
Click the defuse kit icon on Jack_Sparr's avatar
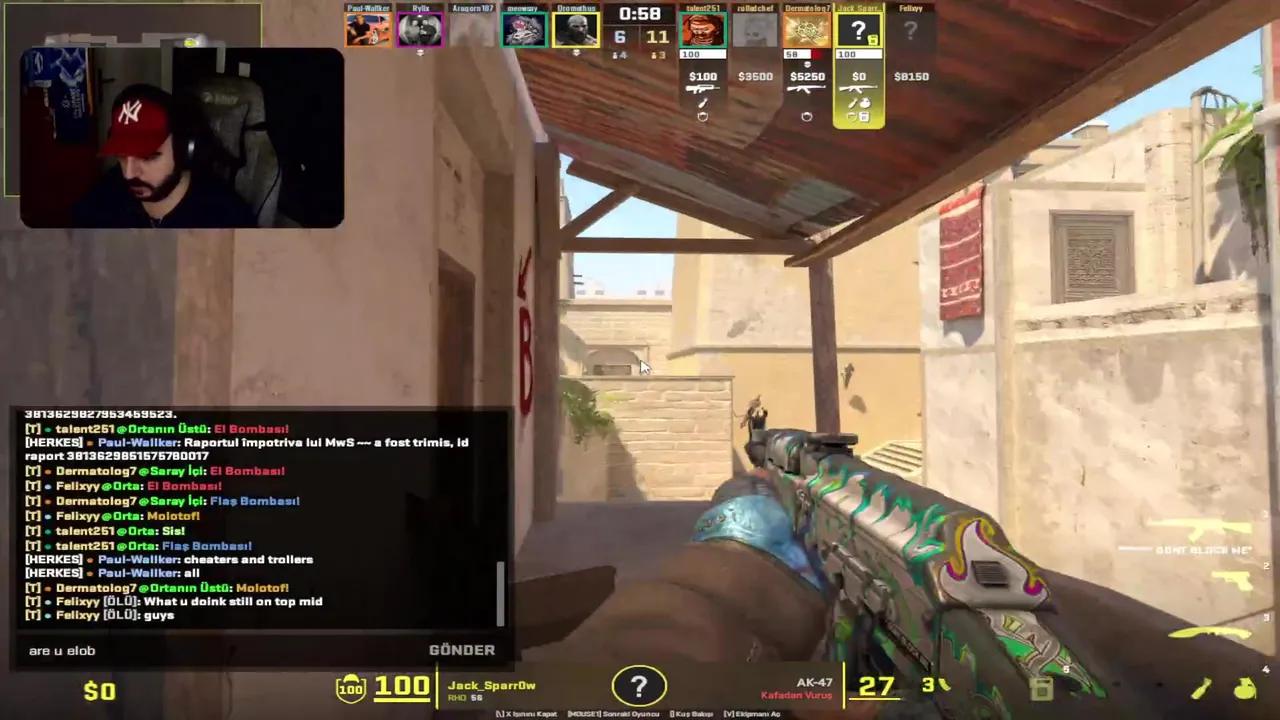tap(872, 40)
